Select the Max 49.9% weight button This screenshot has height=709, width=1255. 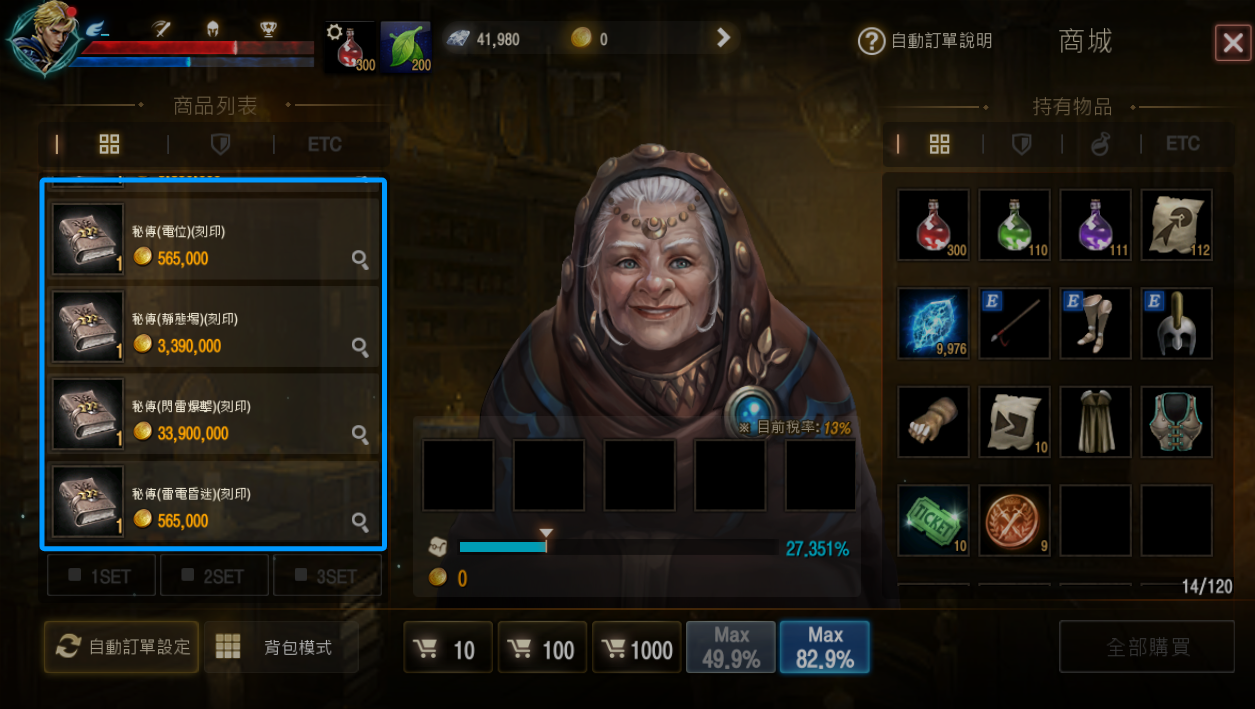coord(730,647)
